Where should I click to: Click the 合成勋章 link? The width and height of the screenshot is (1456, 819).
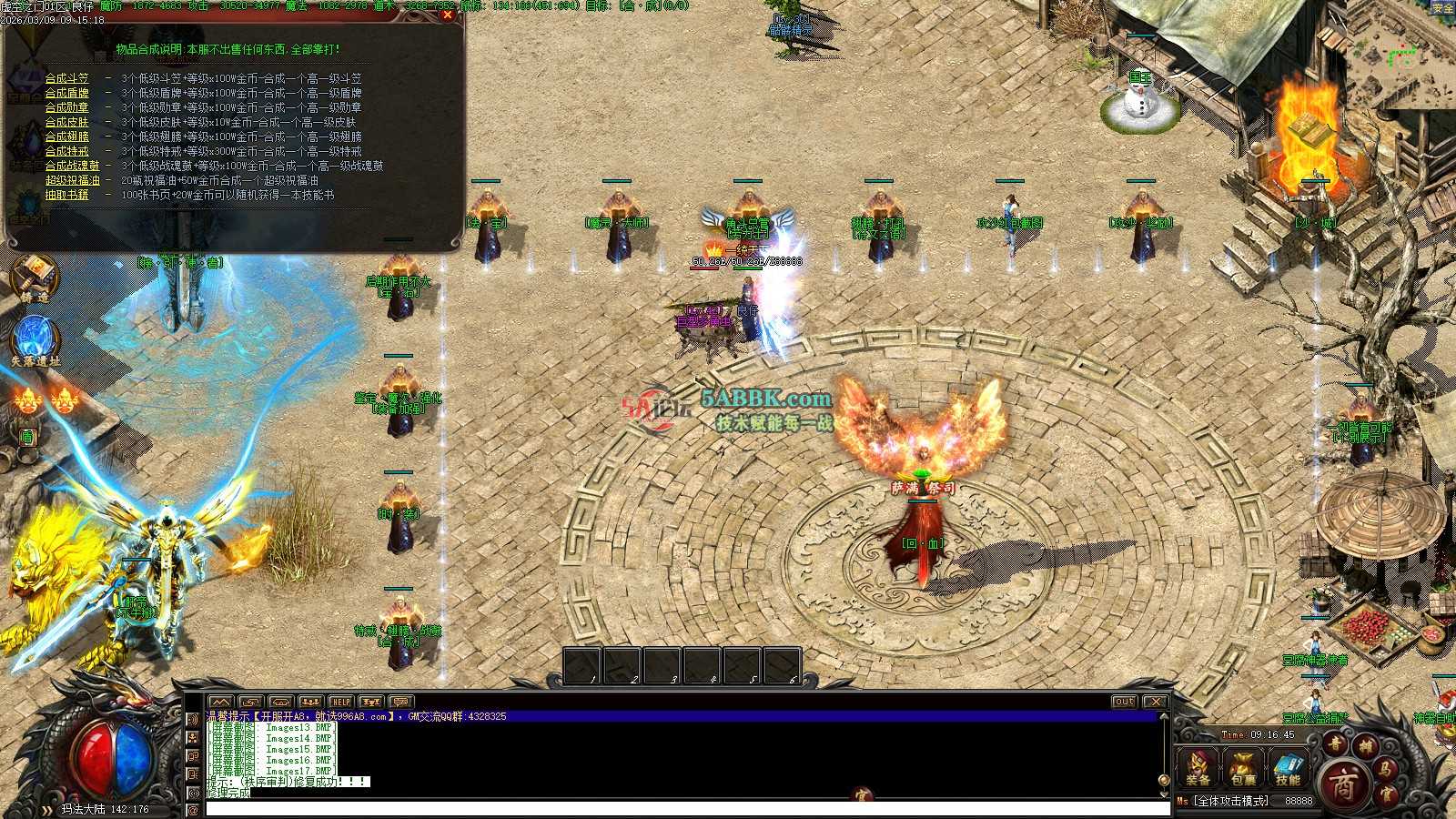coord(67,108)
